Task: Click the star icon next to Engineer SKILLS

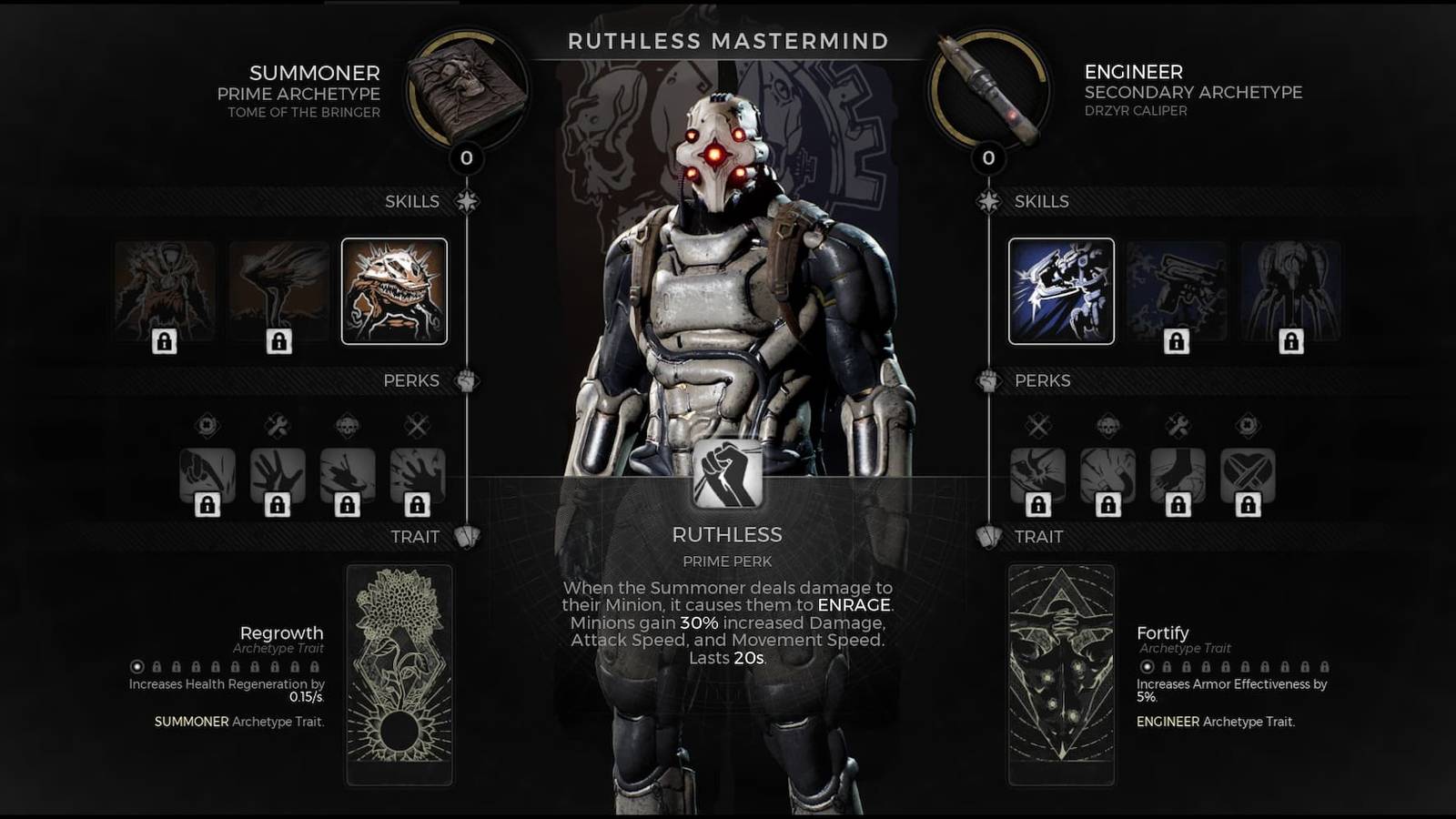Action: [987, 200]
